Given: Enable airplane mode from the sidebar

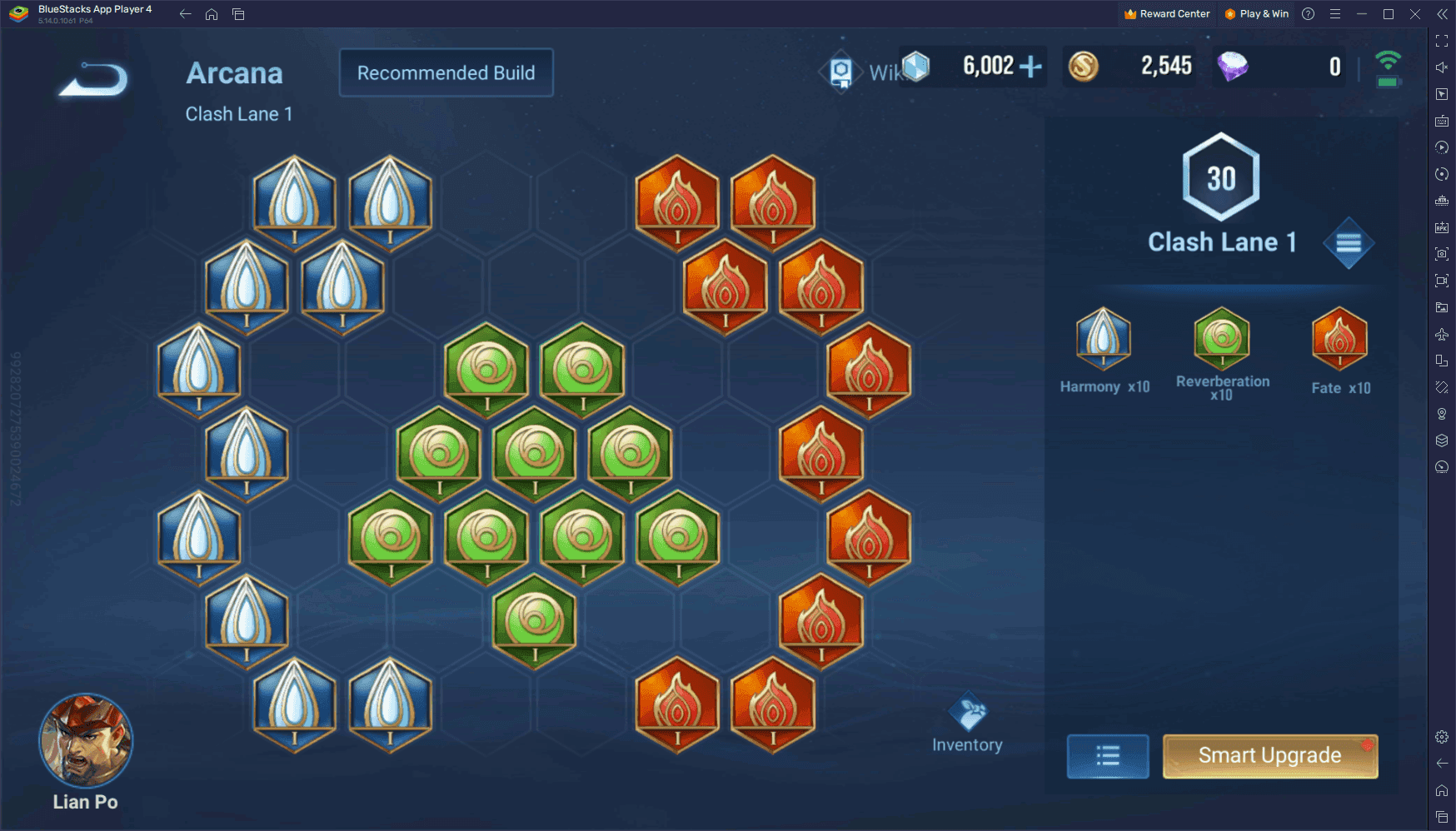Looking at the screenshot, I should 1441,334.
